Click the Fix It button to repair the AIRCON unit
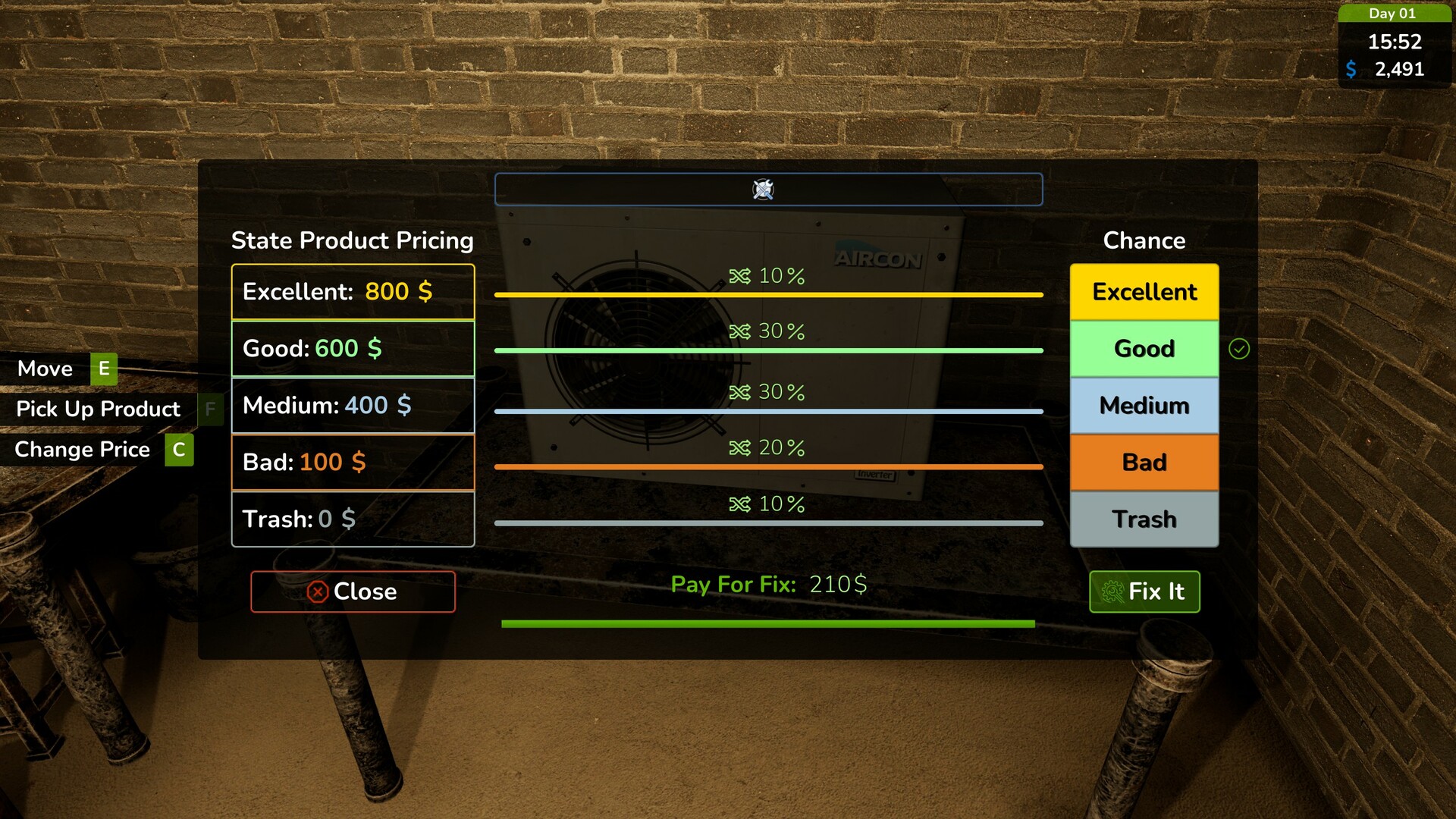Image resolution: width=1456 pixels, height=819 pixels. coord(1144,591)
